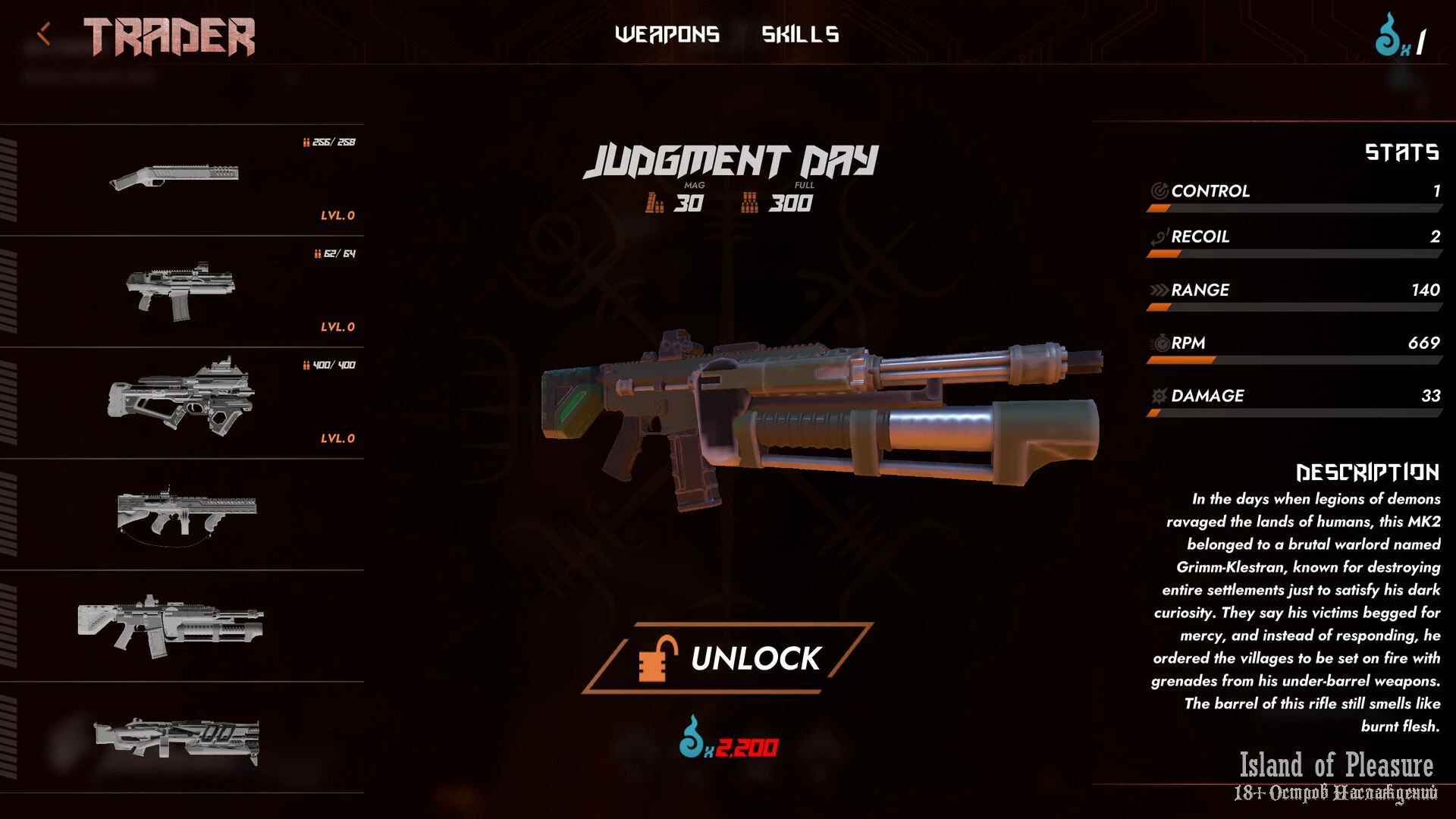Select the shotgun with 256/258 ammo
This screenshot has width=1456, height=819.
click(x=182, y=179)
